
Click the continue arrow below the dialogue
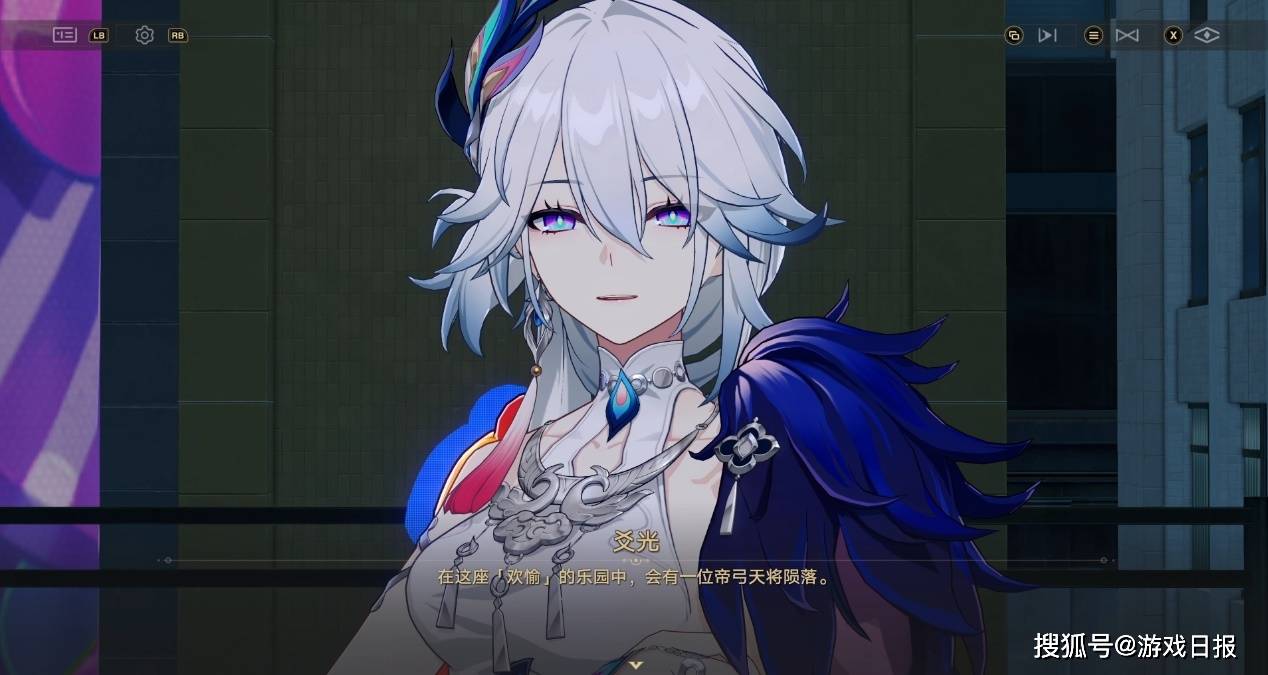tap(634, 664)
